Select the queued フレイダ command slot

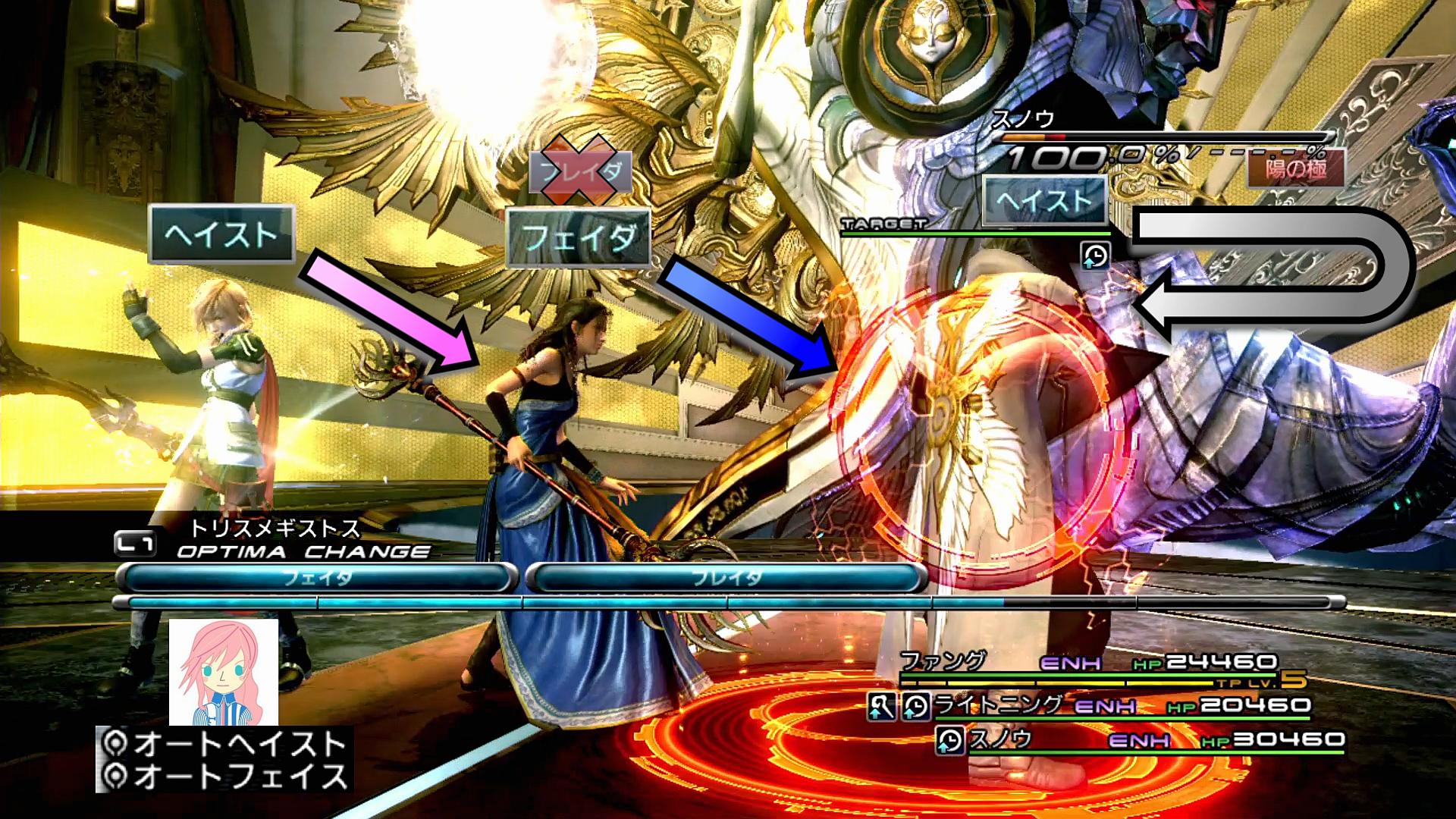pyautogui.click(x=726, y=578)
